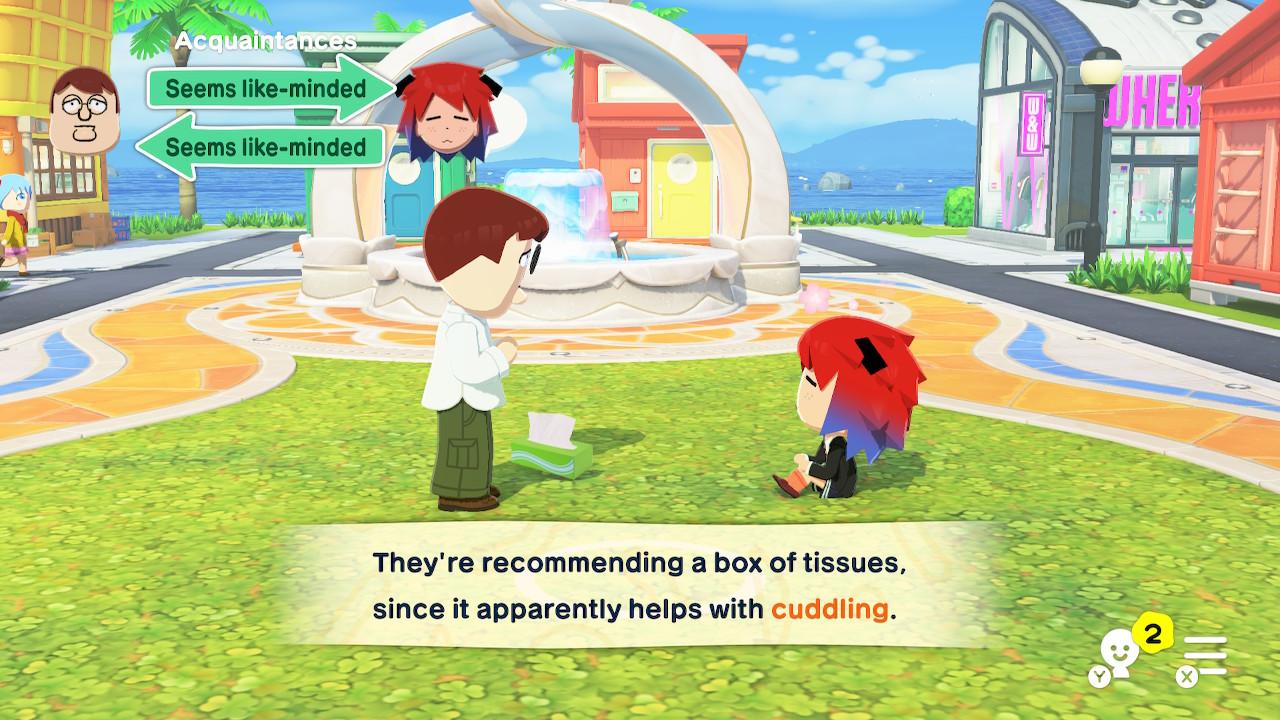Viewport: 1280px width, 720px height.
Task: Select the glasses-wearing Mii portrait
Action: click(85, 115)
